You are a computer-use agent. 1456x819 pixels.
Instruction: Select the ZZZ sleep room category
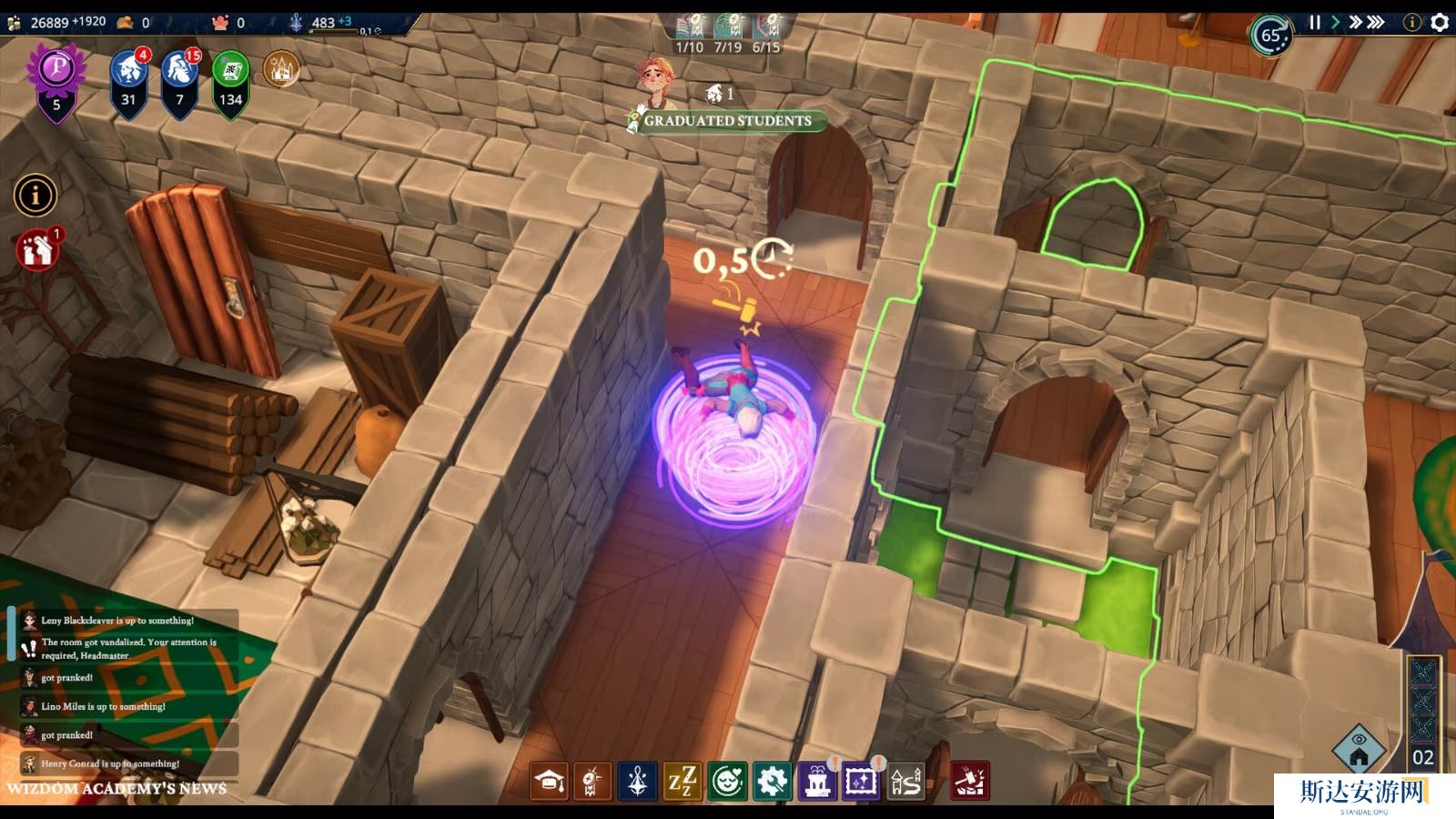pos(682,782)
